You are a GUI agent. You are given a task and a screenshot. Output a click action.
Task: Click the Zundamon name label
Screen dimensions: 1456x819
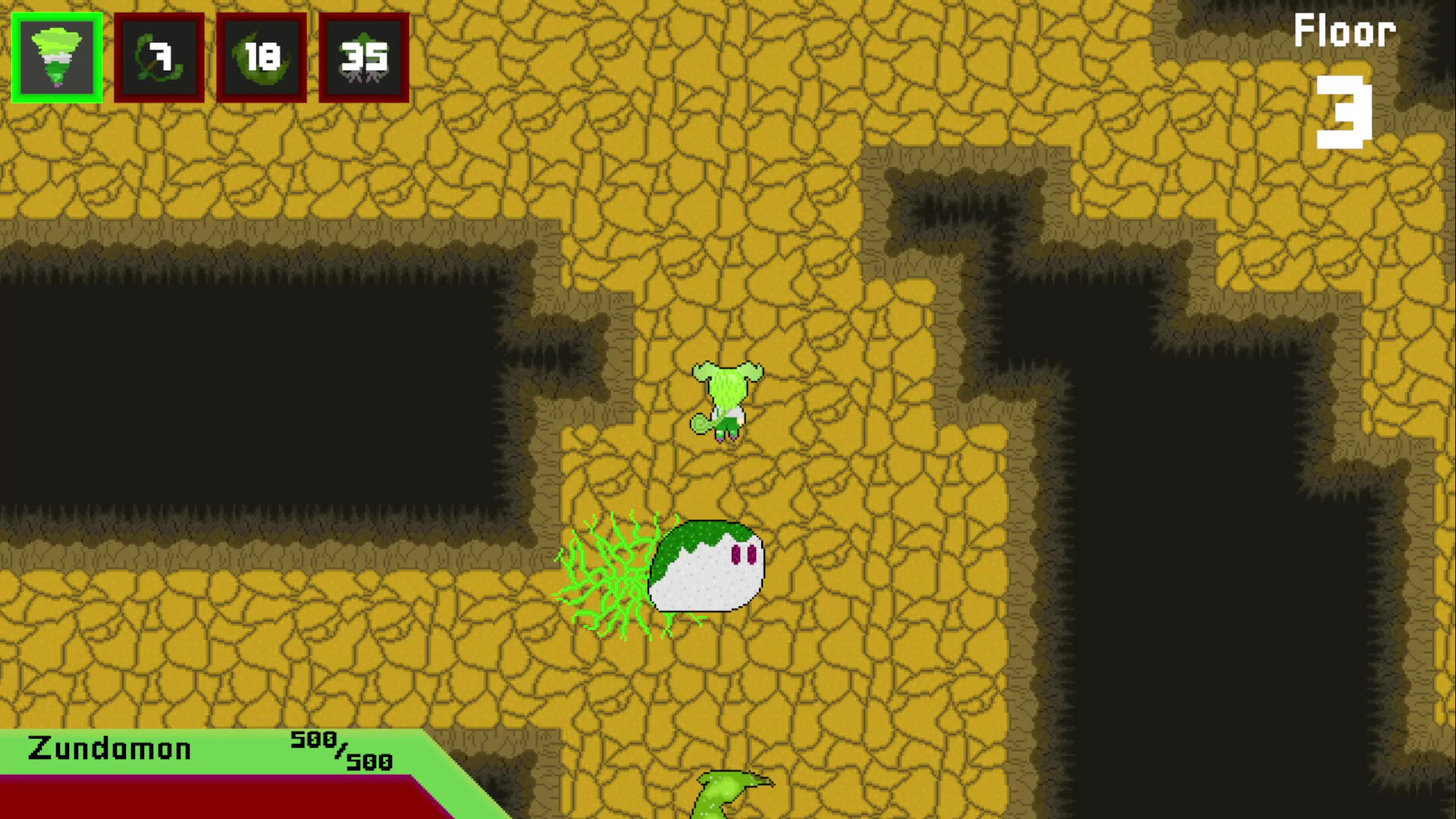(x=110, y=749)
